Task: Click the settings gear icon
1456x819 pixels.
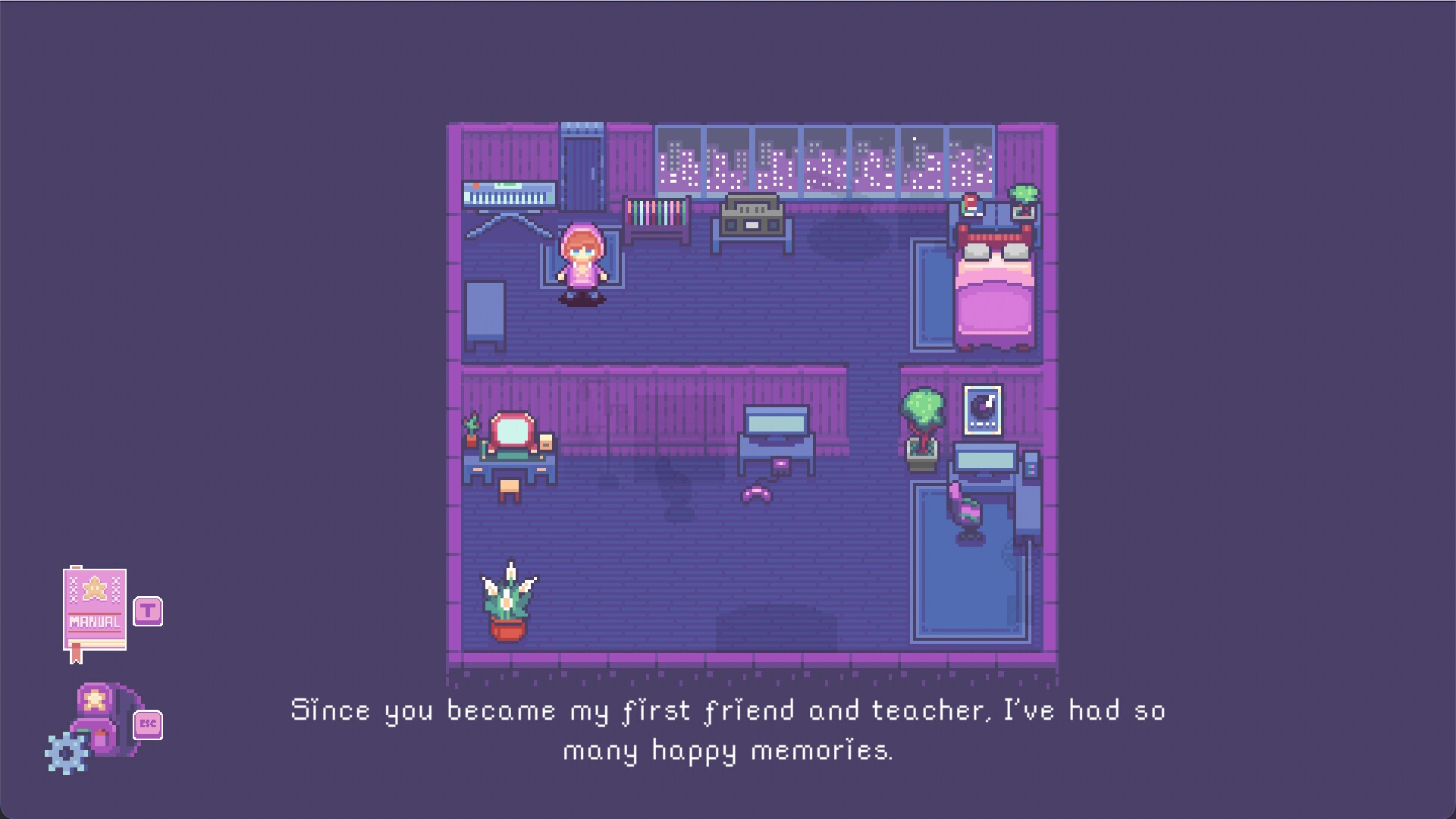Action: click(x=67, y=751)
